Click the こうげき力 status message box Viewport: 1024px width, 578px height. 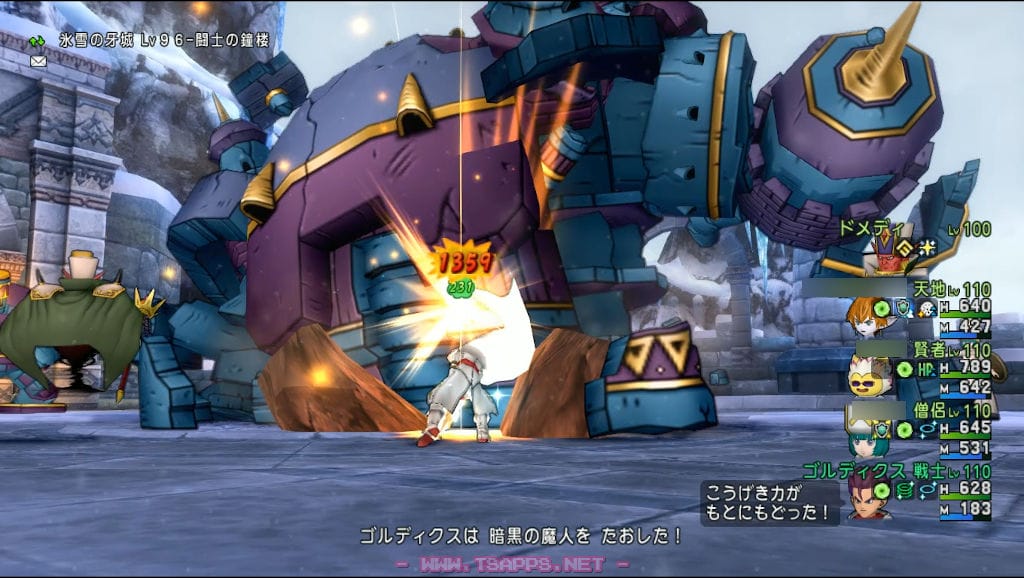click(769, 503)
